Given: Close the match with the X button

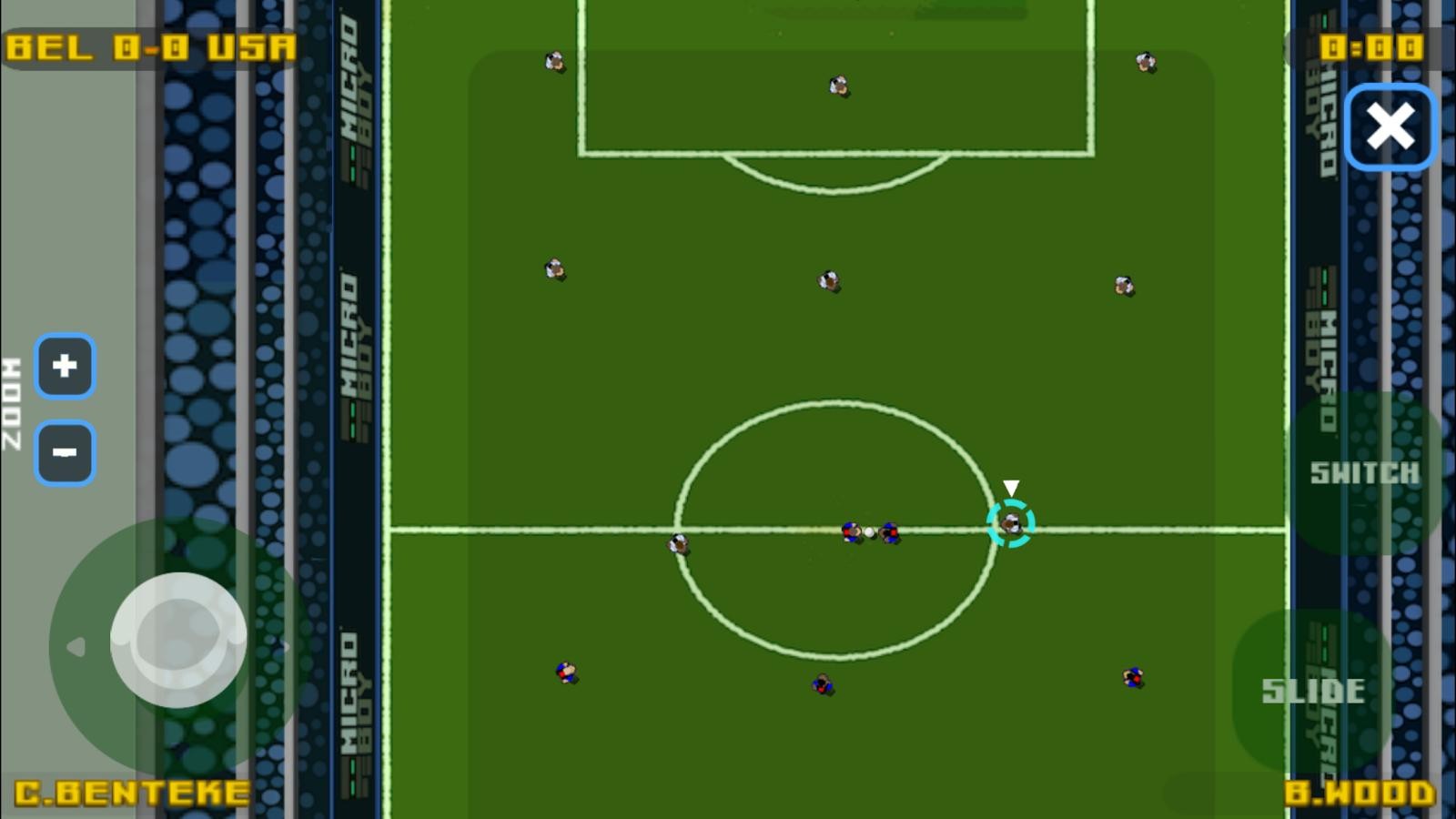Looking at the screenshot, I should coord(1390,126).
